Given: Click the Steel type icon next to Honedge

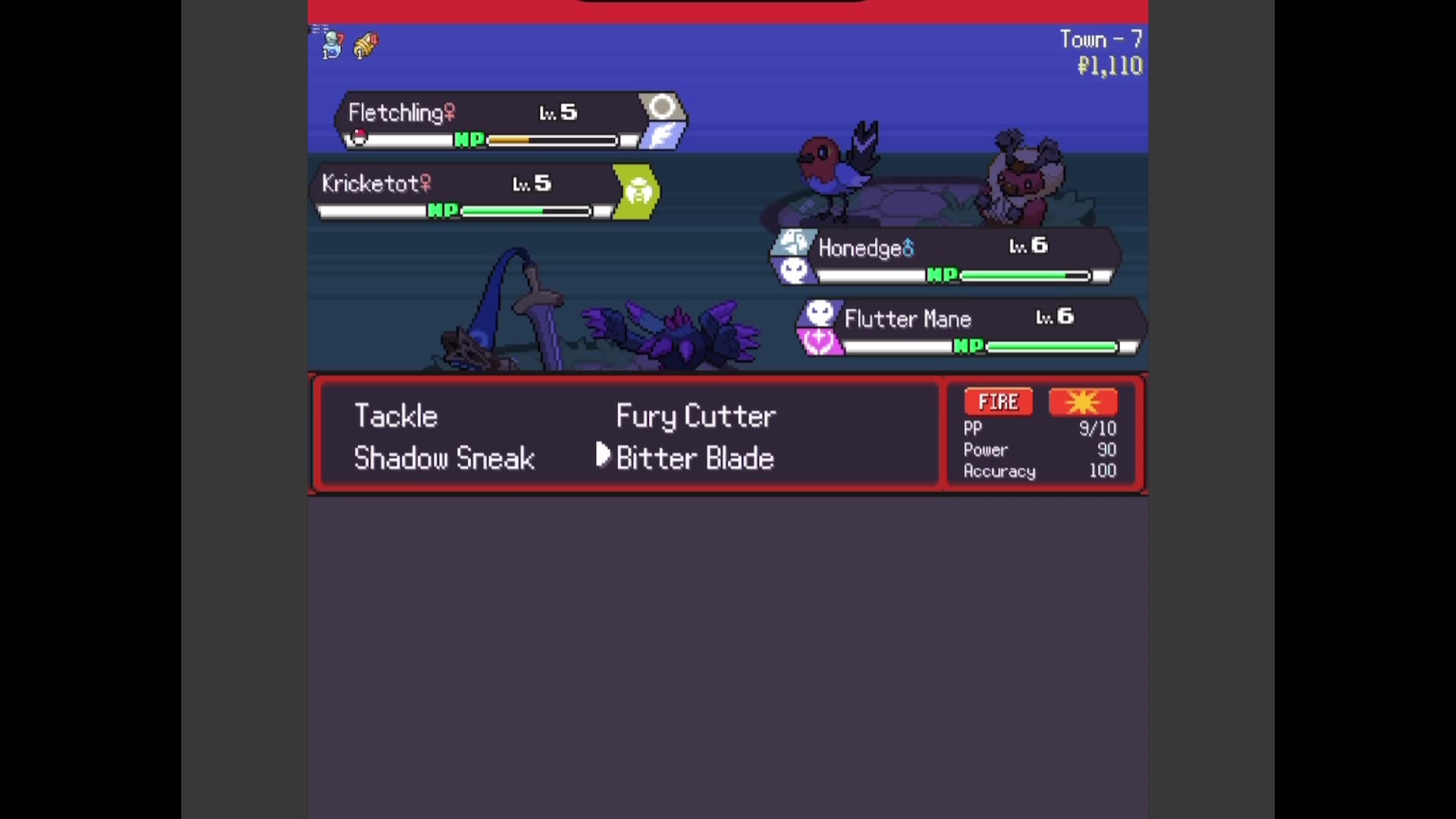Looking at the screenshot, I should click(x=794, y=241).
